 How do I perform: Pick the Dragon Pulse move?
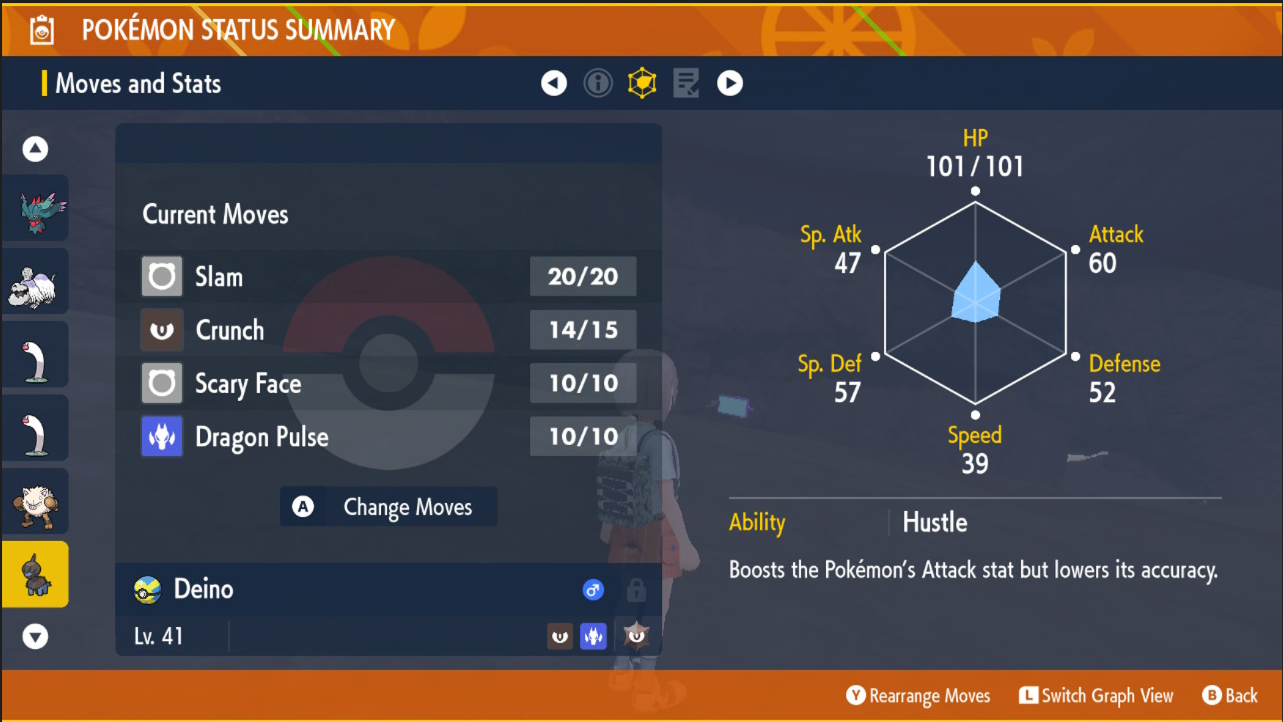tap(388, 437)
